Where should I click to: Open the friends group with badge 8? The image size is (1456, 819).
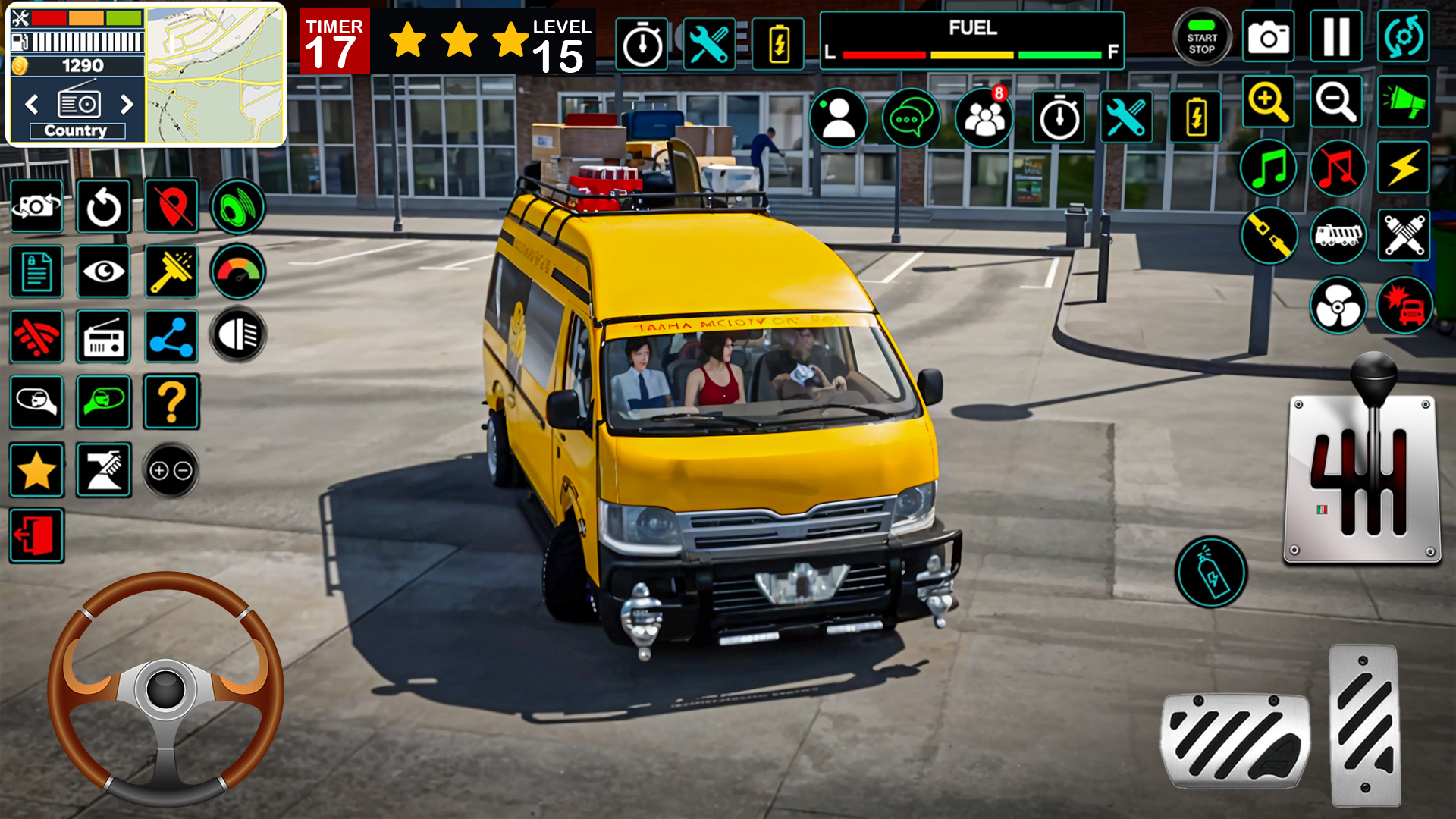click(984, 118)
